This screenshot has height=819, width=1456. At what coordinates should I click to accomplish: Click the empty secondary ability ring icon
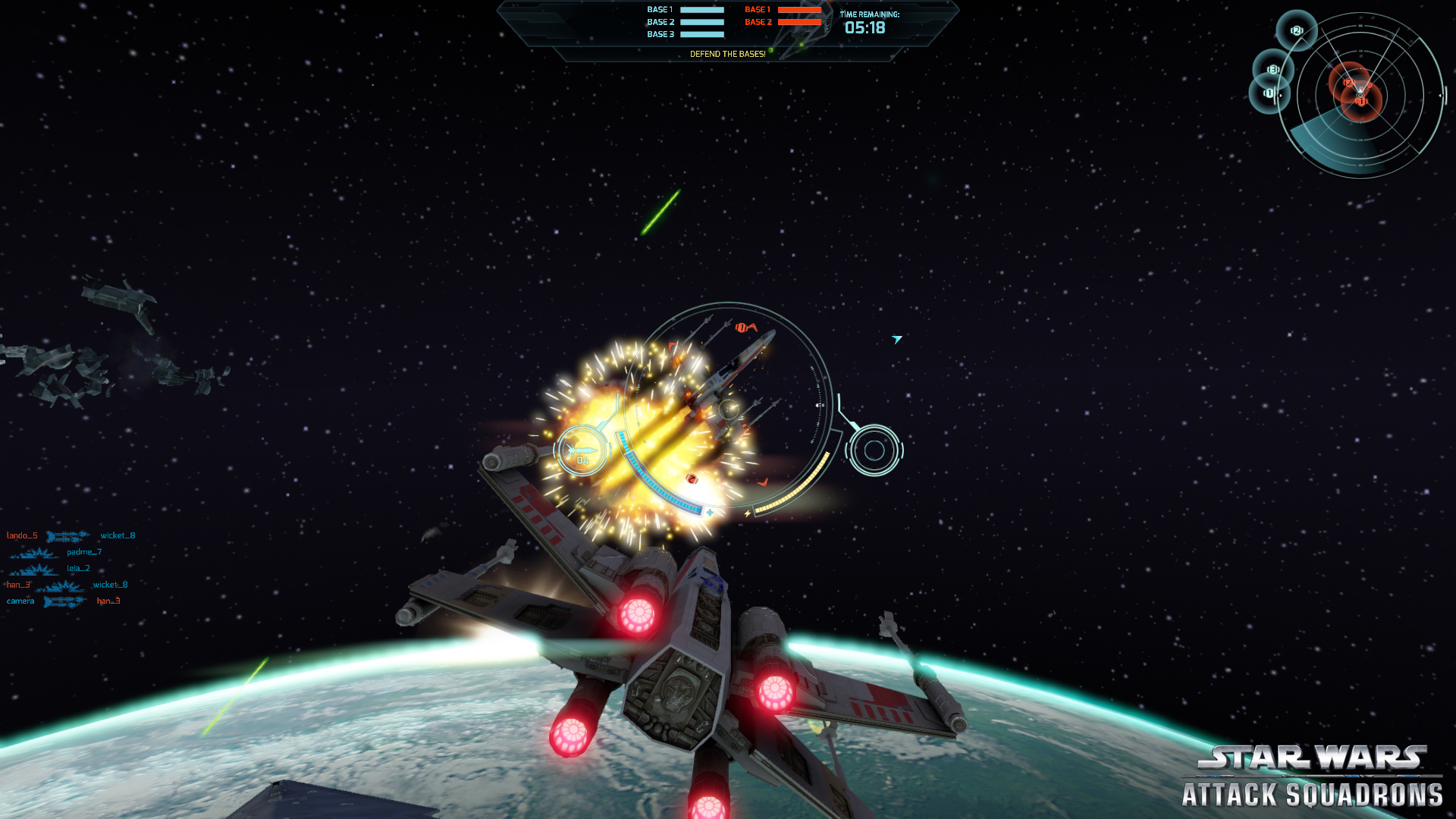coord(874,450)
